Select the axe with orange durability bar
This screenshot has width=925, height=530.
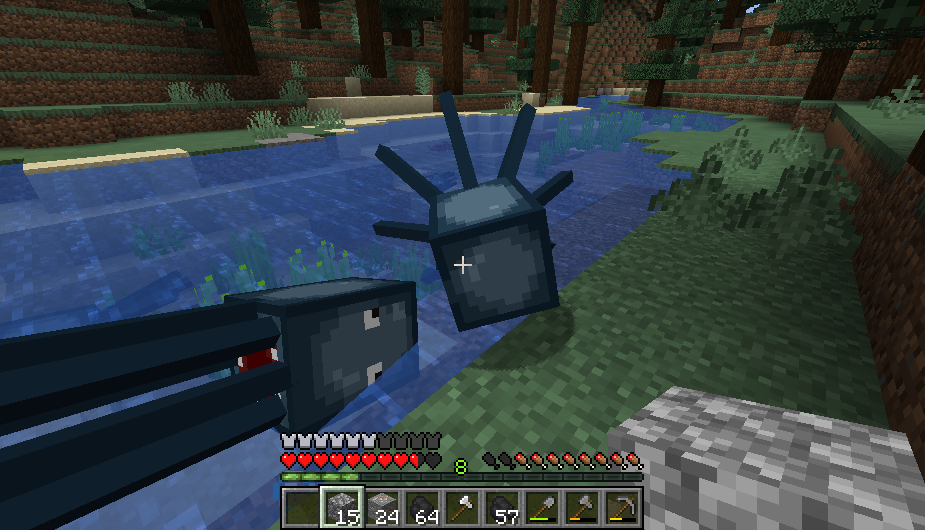(582, 507)
